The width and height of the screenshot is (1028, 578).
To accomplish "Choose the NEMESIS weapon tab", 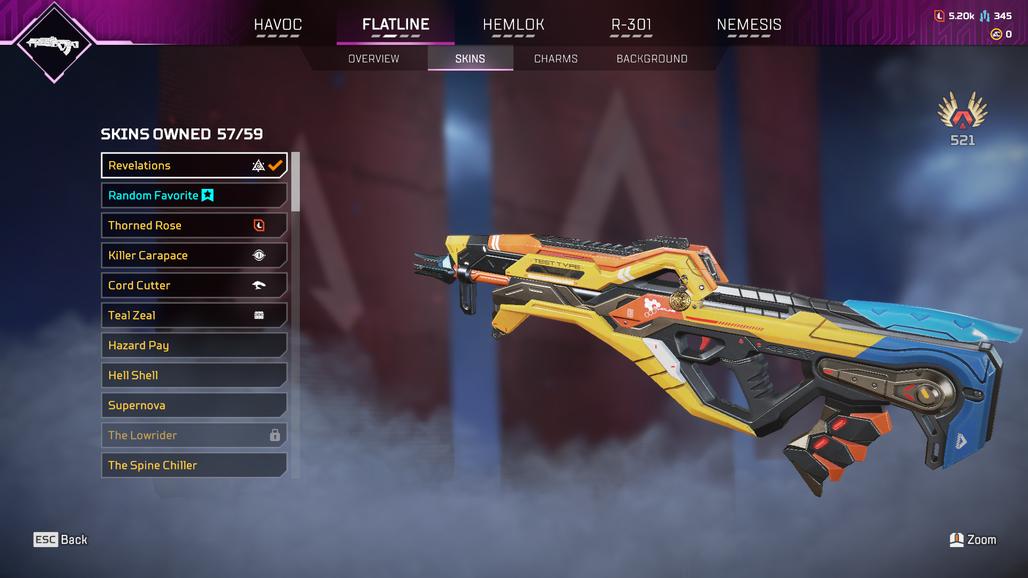I will 749,25.
